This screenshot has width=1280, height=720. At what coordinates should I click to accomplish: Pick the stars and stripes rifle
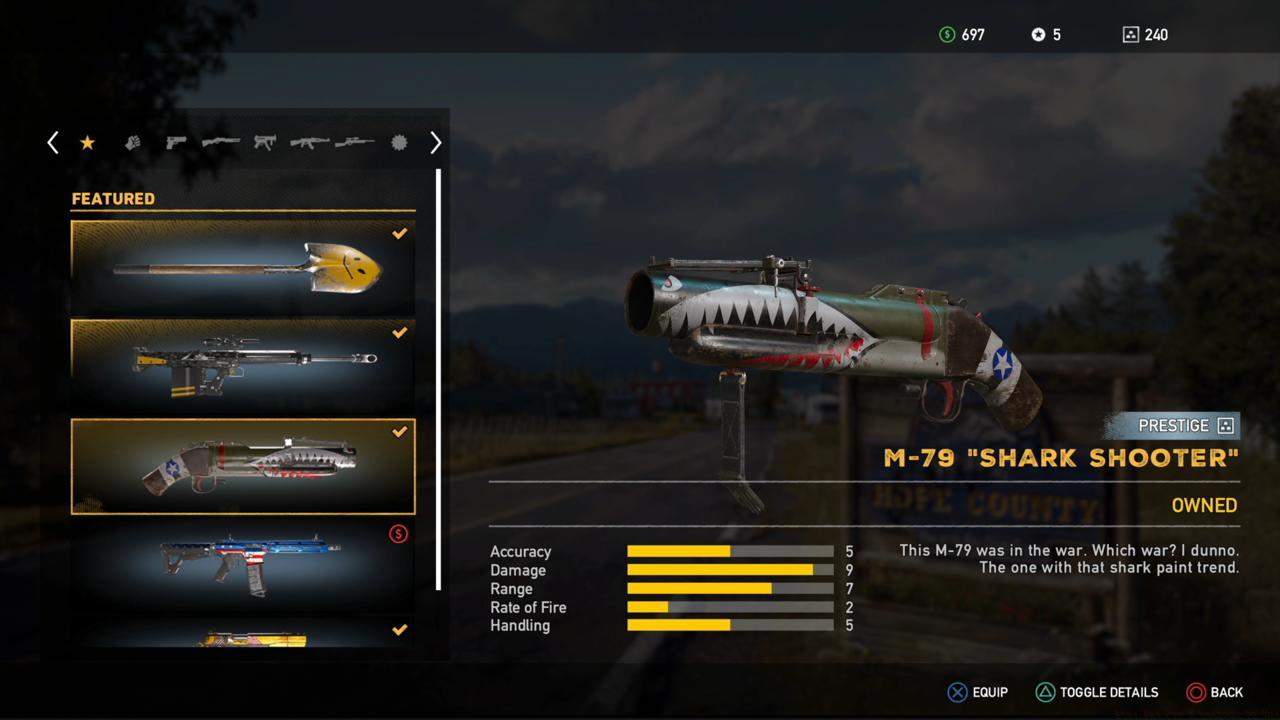coord(243,564)
